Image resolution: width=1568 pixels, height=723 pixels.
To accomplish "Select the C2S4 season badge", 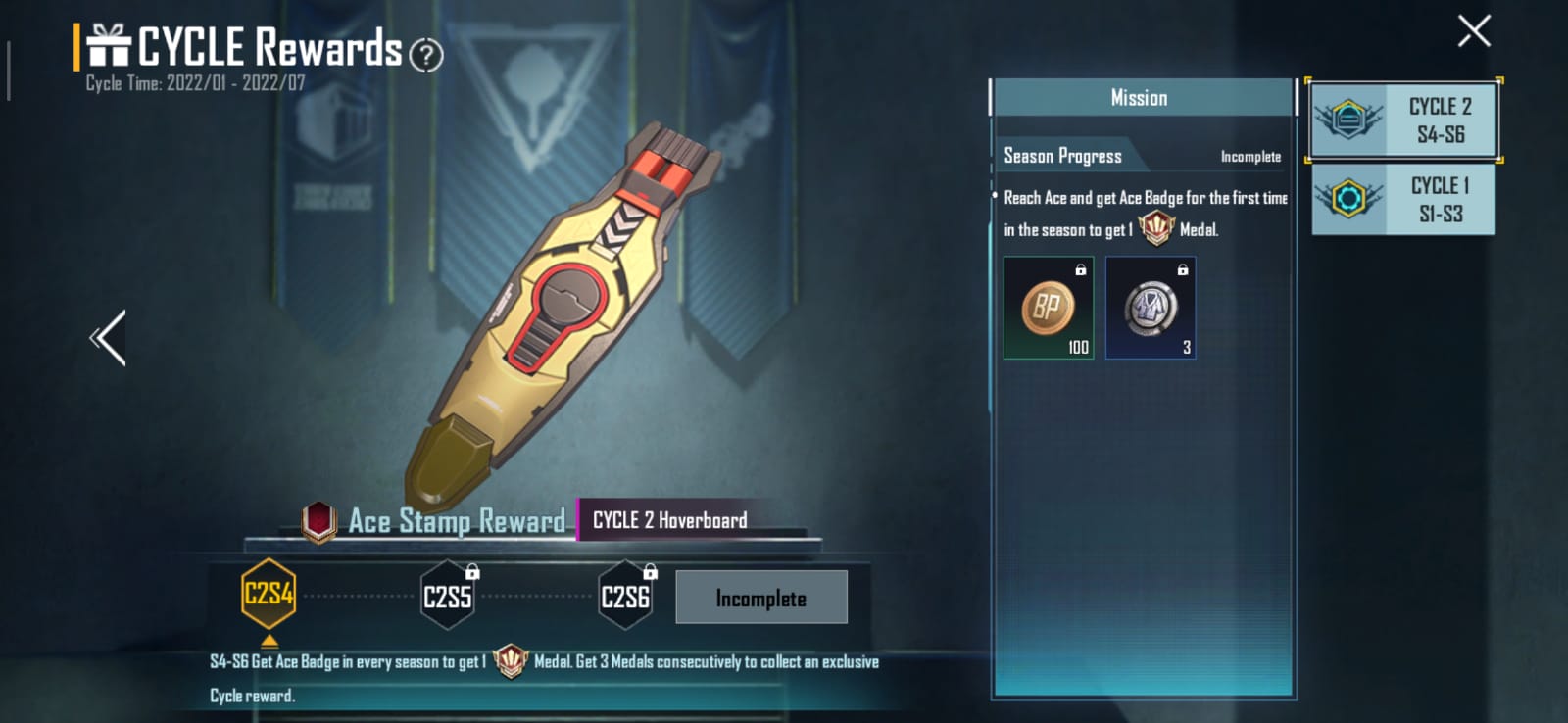I will [269, 595].
